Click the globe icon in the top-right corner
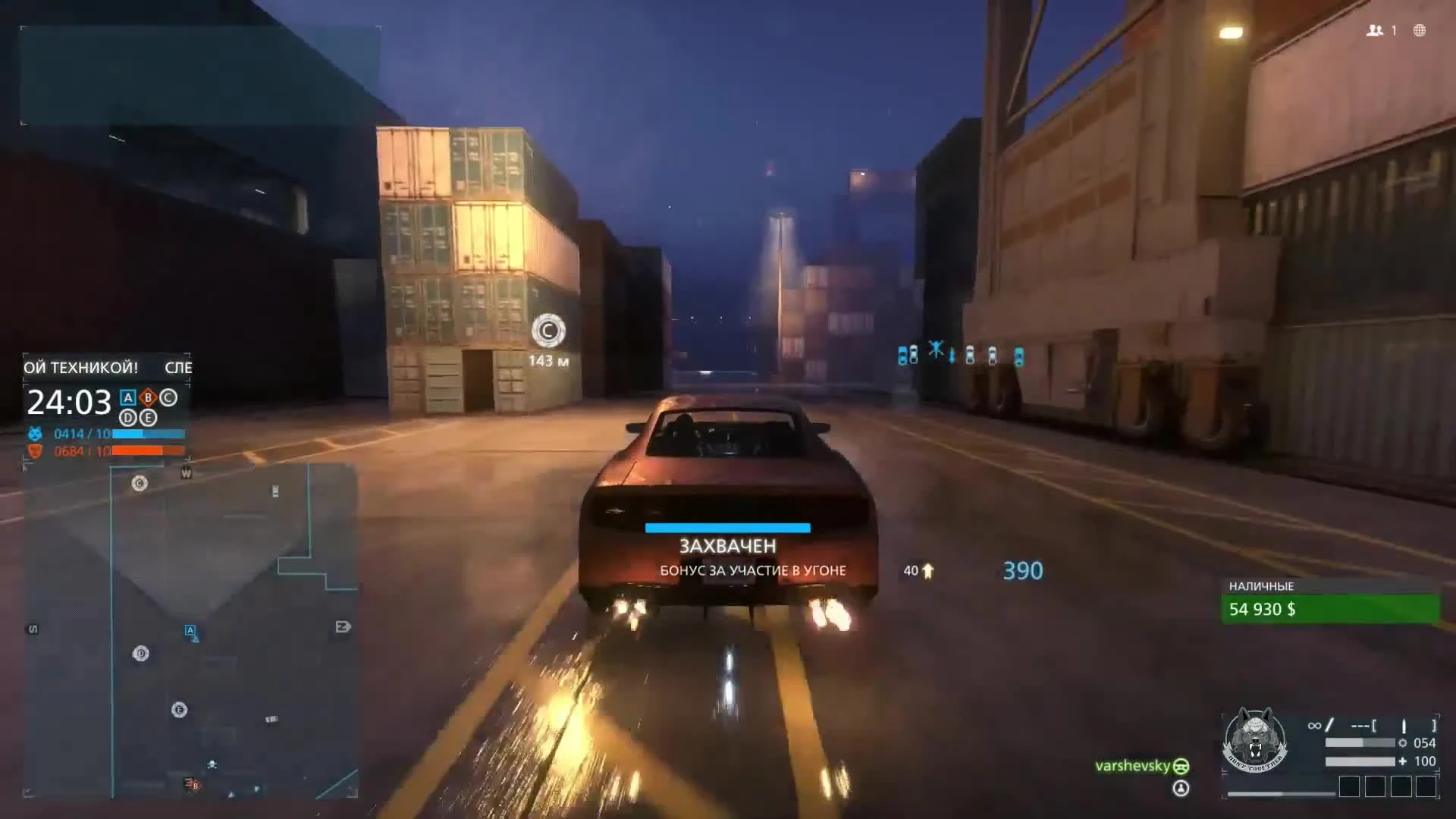1456x819 pixels. (1418, 31)
